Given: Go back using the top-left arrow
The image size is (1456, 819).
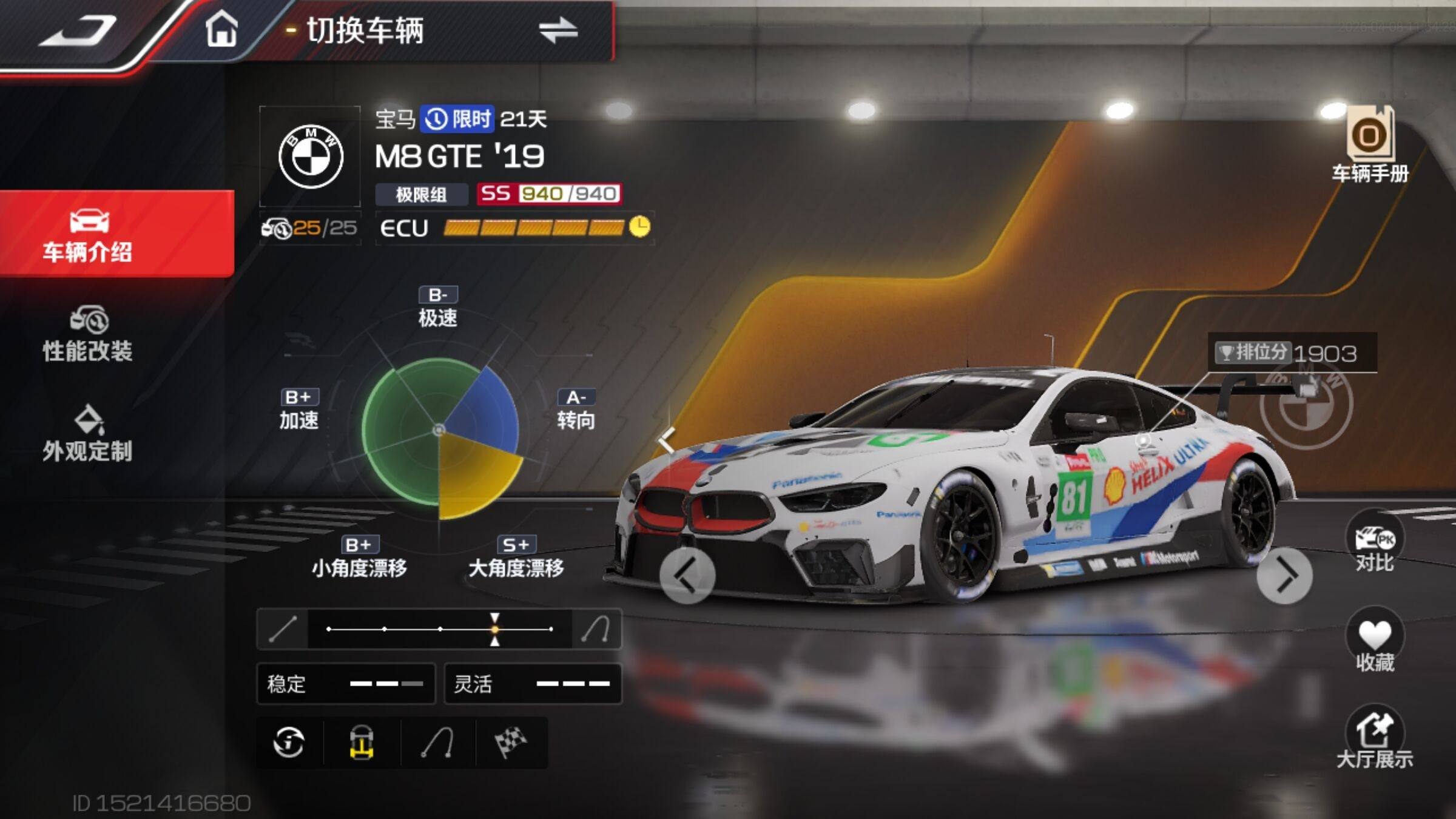Looking at the screenshot, I should (79, 32).
